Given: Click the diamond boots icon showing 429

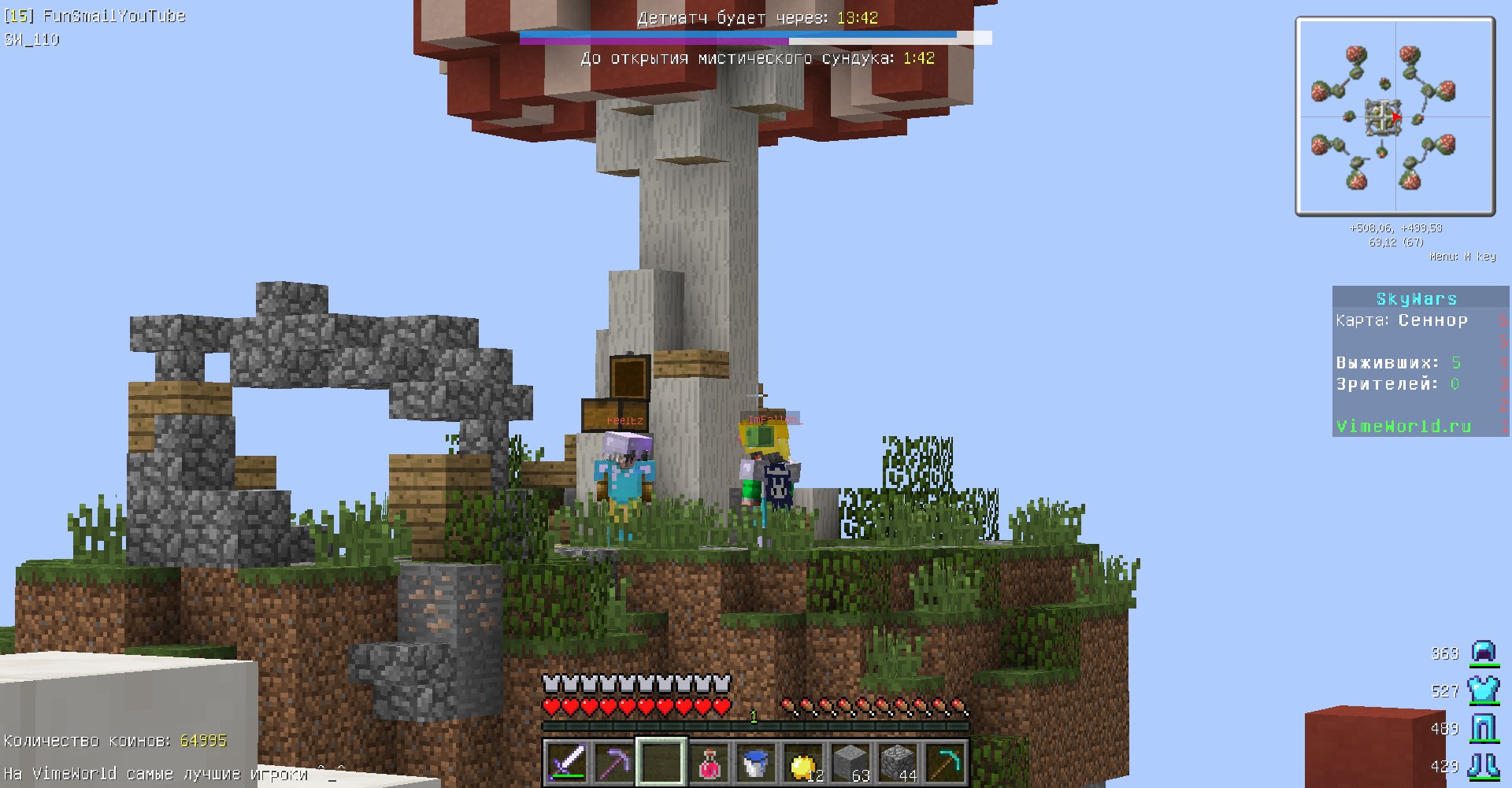Looking at the screenshot, I should tap(1484, 766).
